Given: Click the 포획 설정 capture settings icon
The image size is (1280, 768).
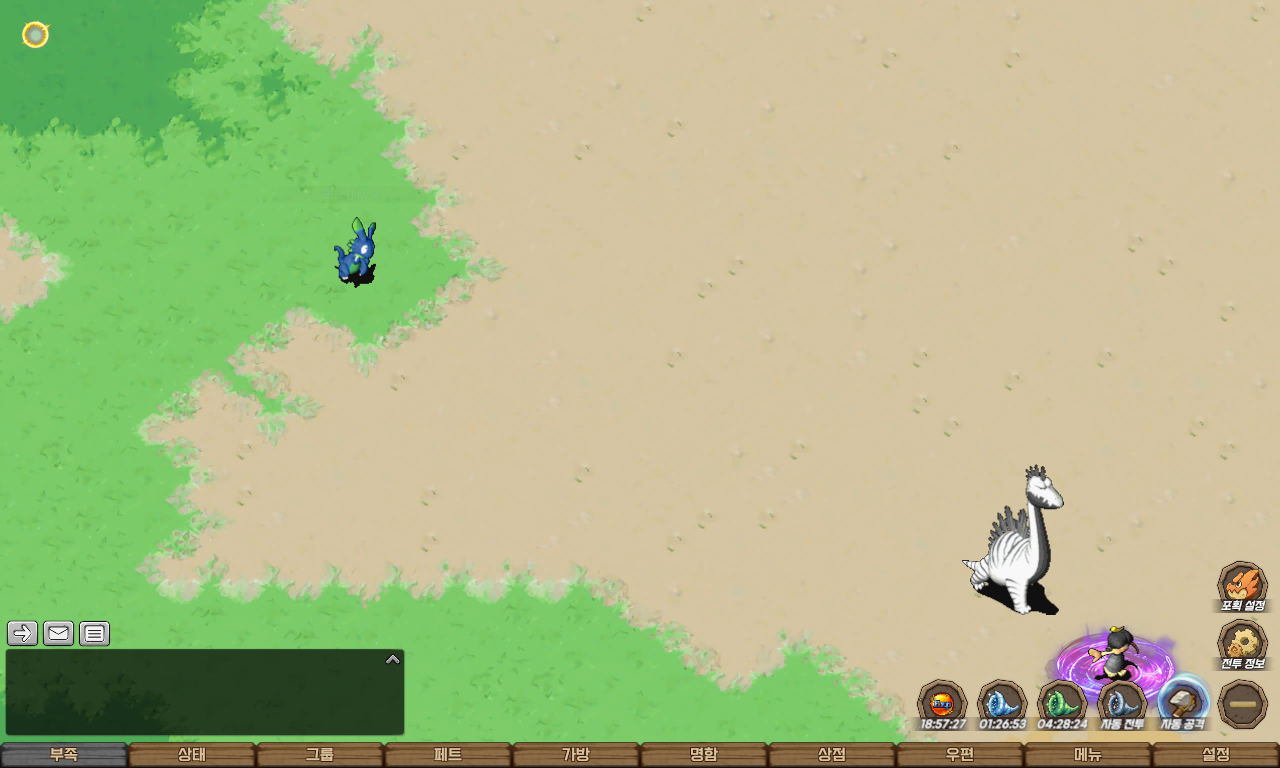Looking at the screenshot, I should pyautogui.click(x=1242, y=585).
